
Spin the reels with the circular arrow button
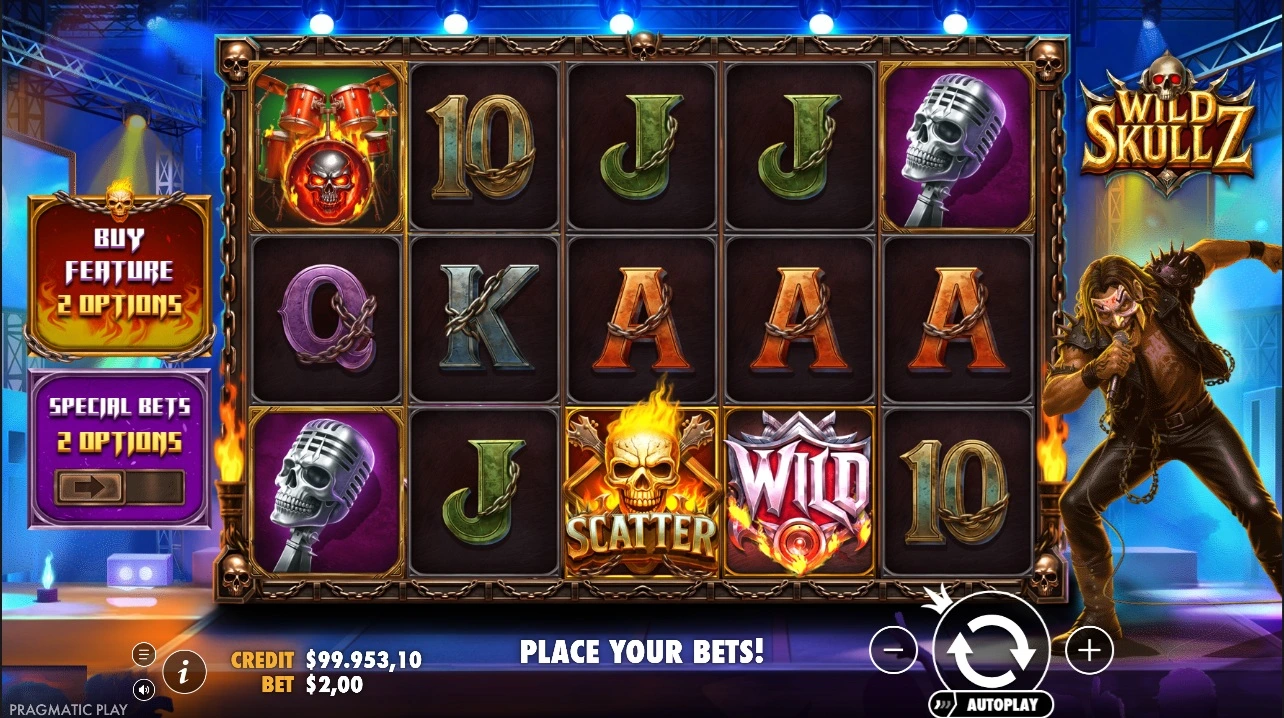pyautogui.click(x=991, y=649)
